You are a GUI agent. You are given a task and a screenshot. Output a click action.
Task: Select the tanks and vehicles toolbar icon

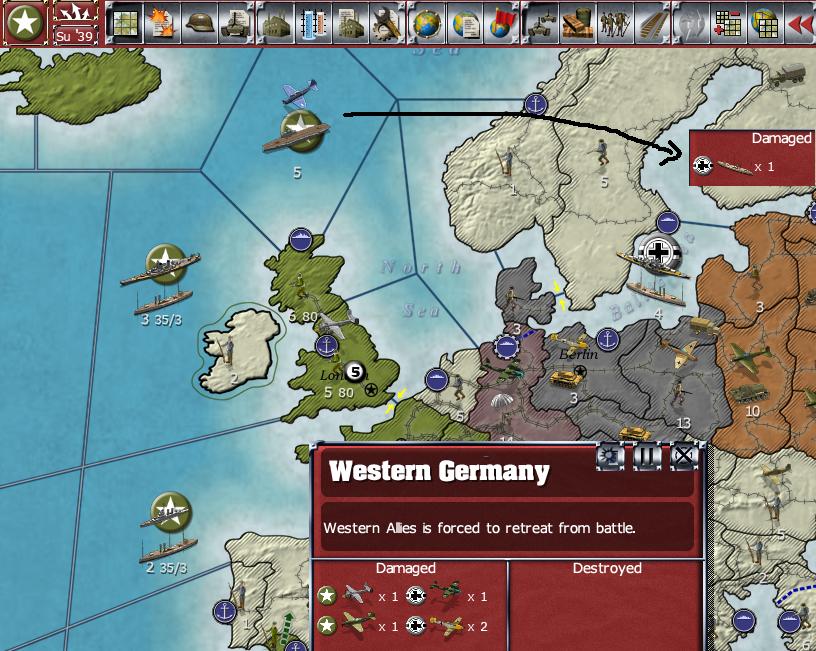tap(541, 23)
